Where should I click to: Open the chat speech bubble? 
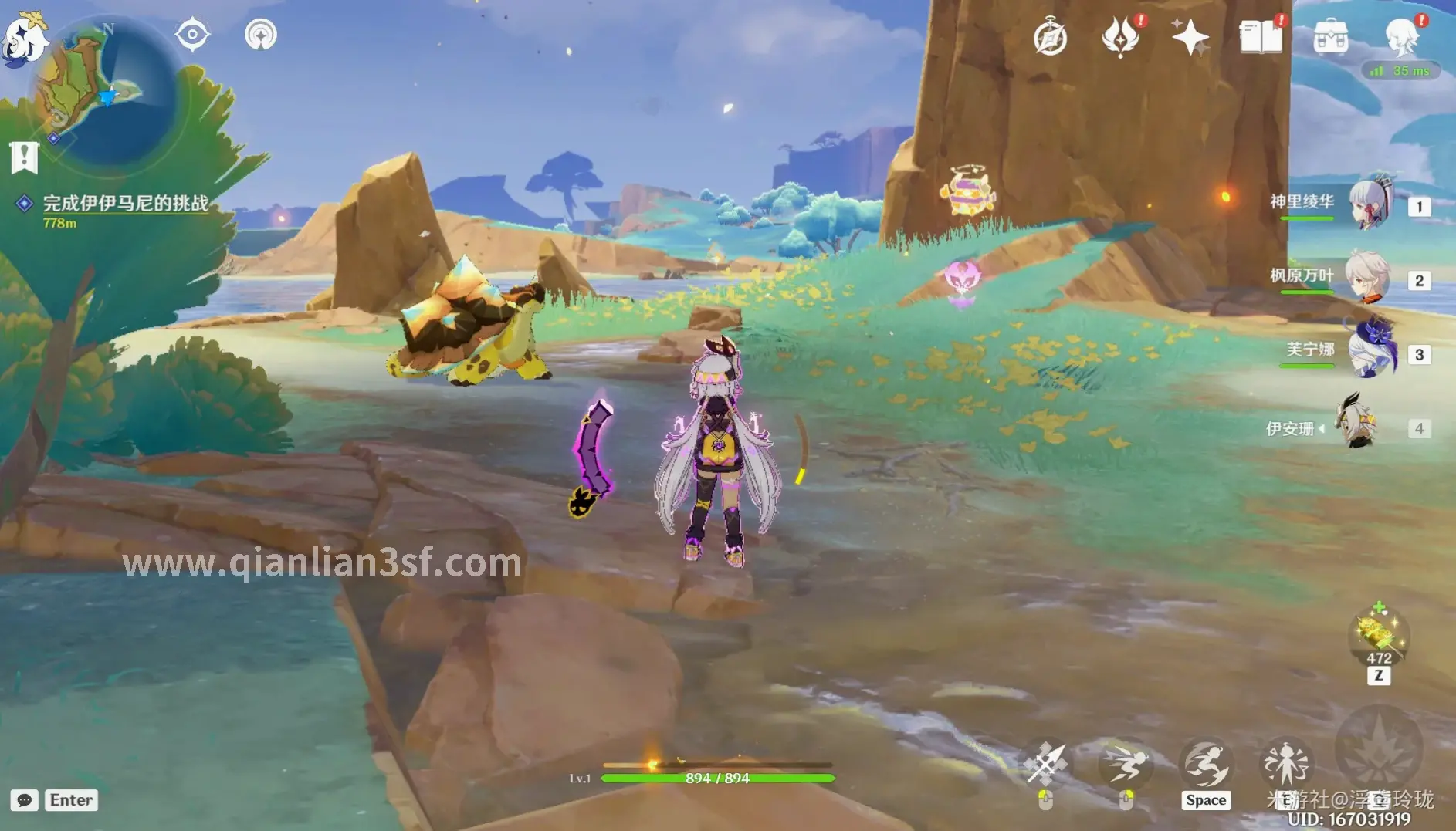(24, 800)
